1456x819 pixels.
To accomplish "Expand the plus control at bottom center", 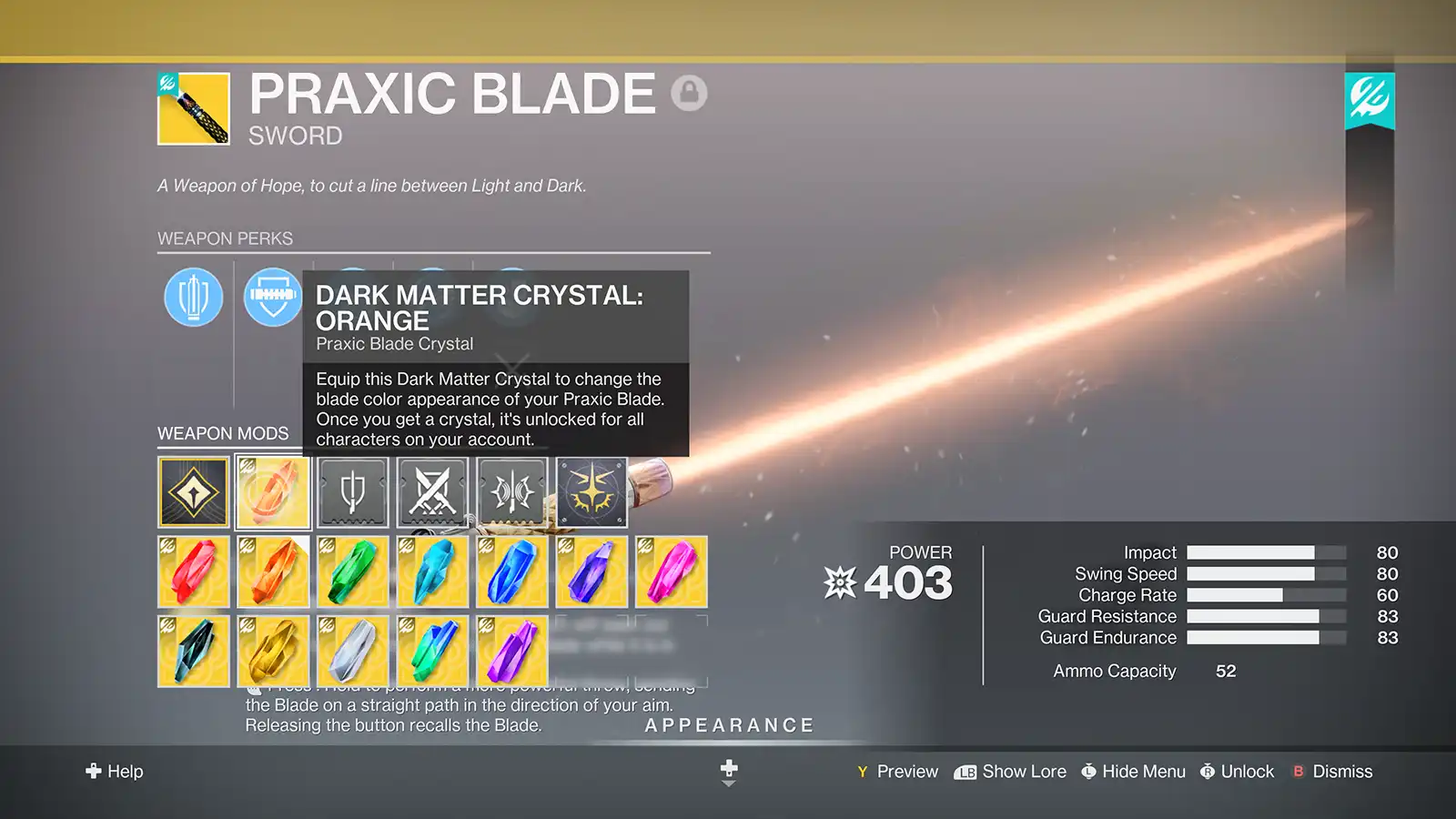I will [x=728, y=767].
